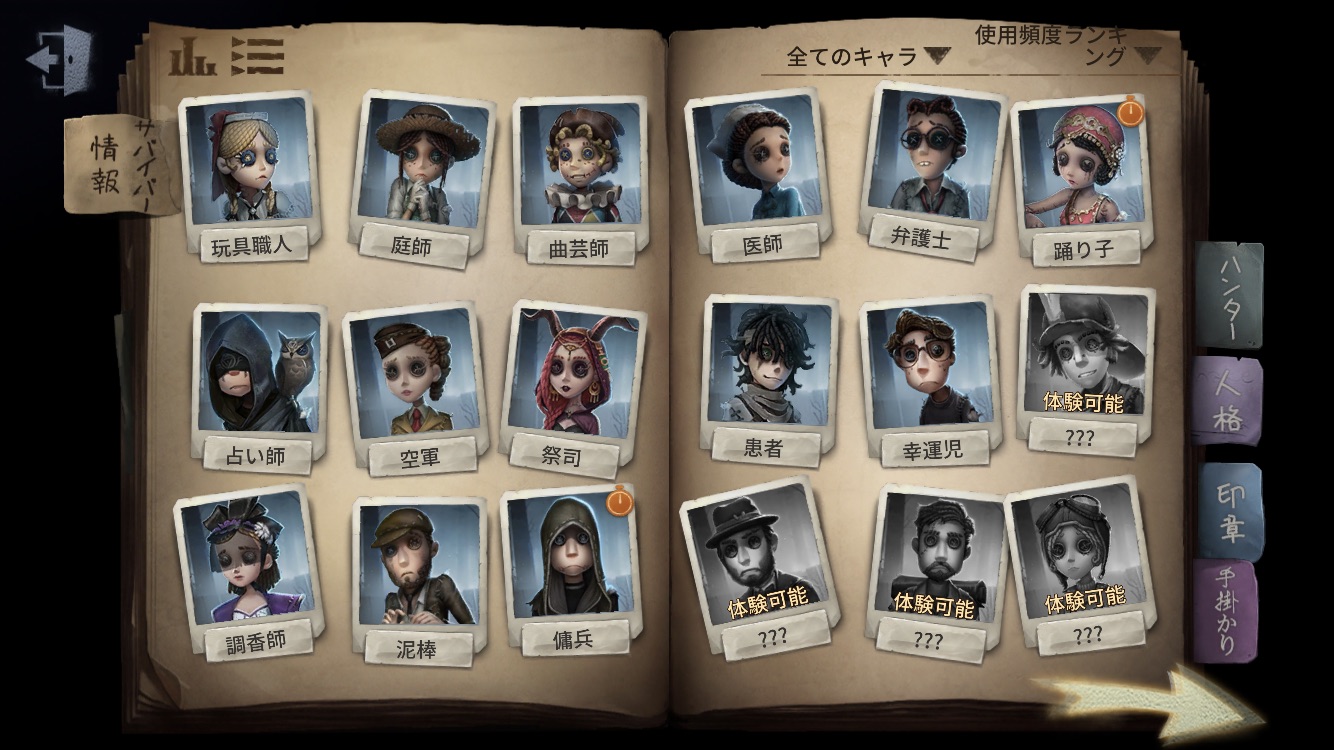
Task: Switch to the ハンター tab
Action: [x=1229, y=294]
